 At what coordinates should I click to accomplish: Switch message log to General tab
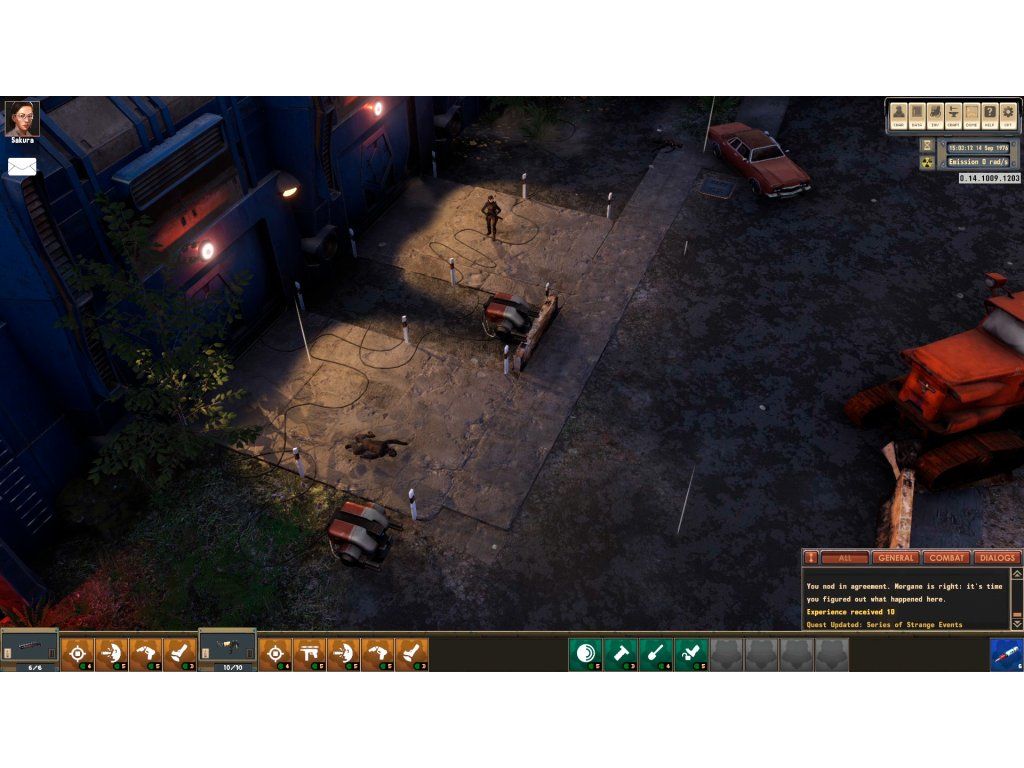tap(895, 558)
